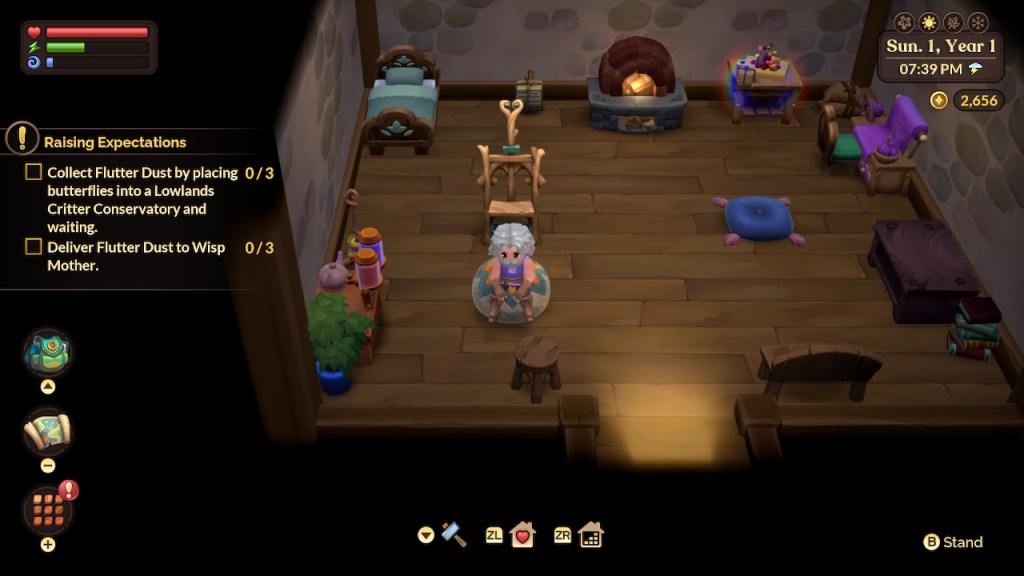Screen dimensions: 1024x576
Task: Select the Raising Expectations quest title
Action: [115, 142]
